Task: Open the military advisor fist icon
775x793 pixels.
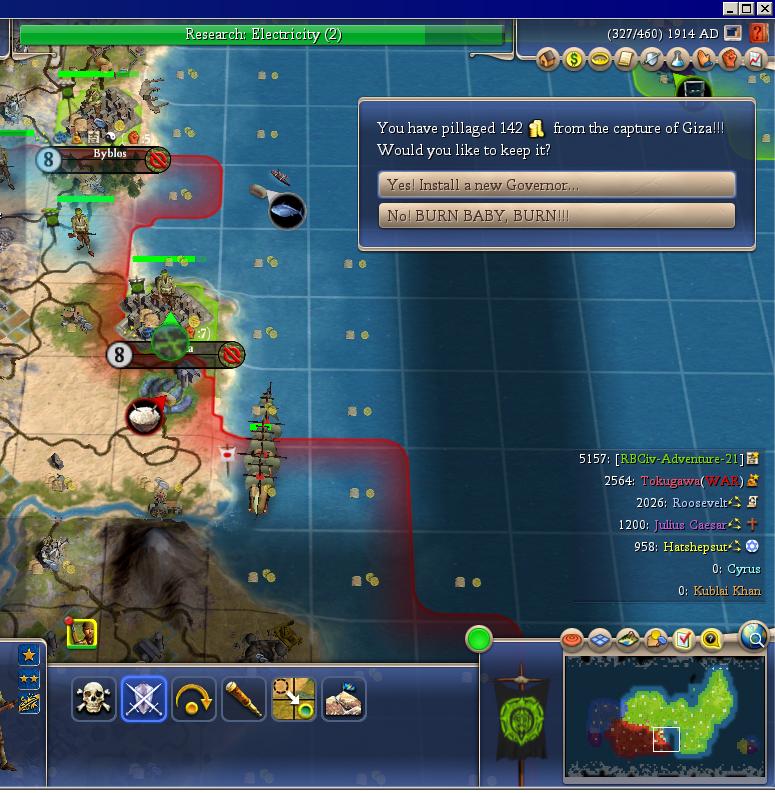Action: click(730, 60)
